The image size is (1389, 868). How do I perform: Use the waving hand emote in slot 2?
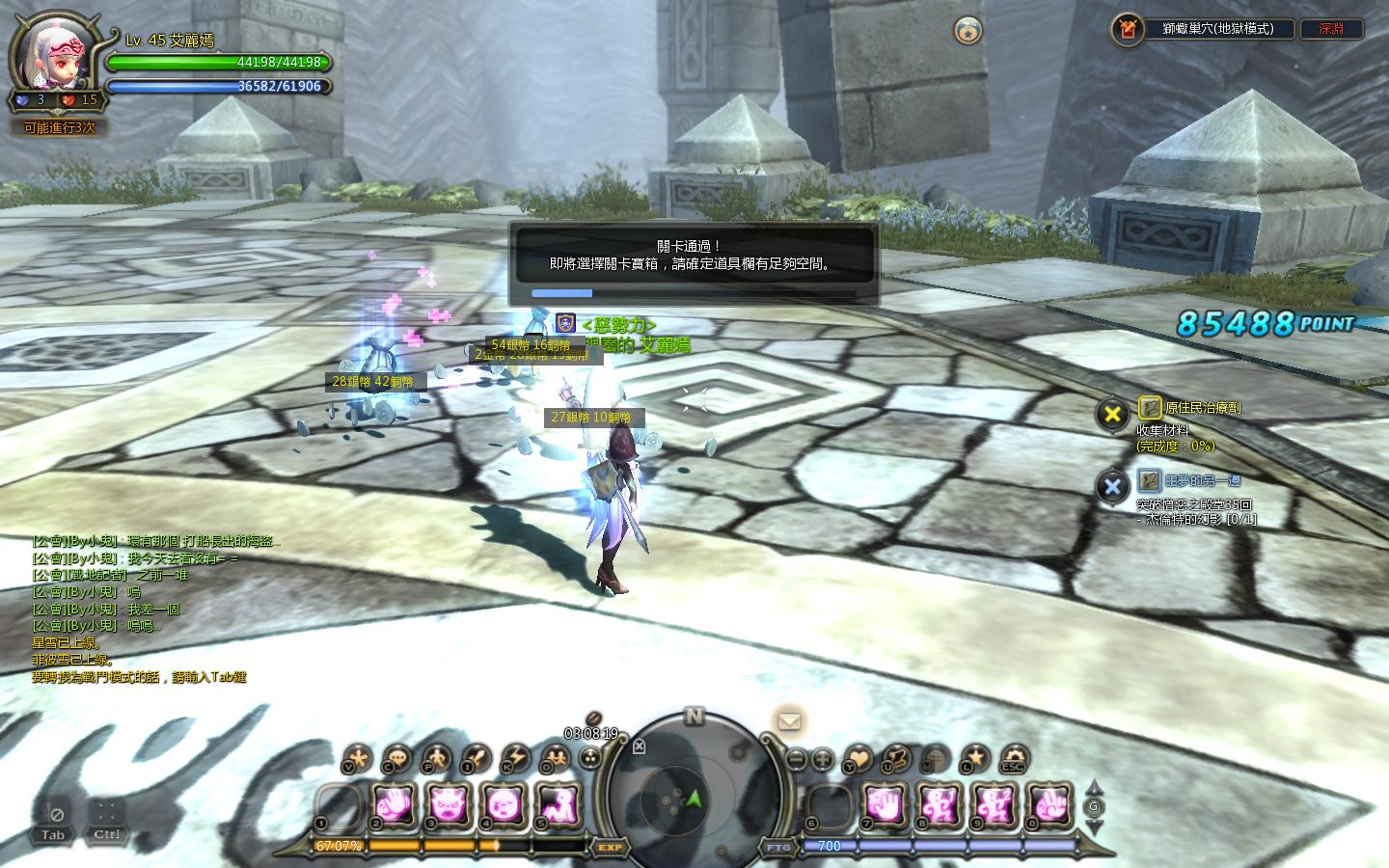(x=394, y=803)
